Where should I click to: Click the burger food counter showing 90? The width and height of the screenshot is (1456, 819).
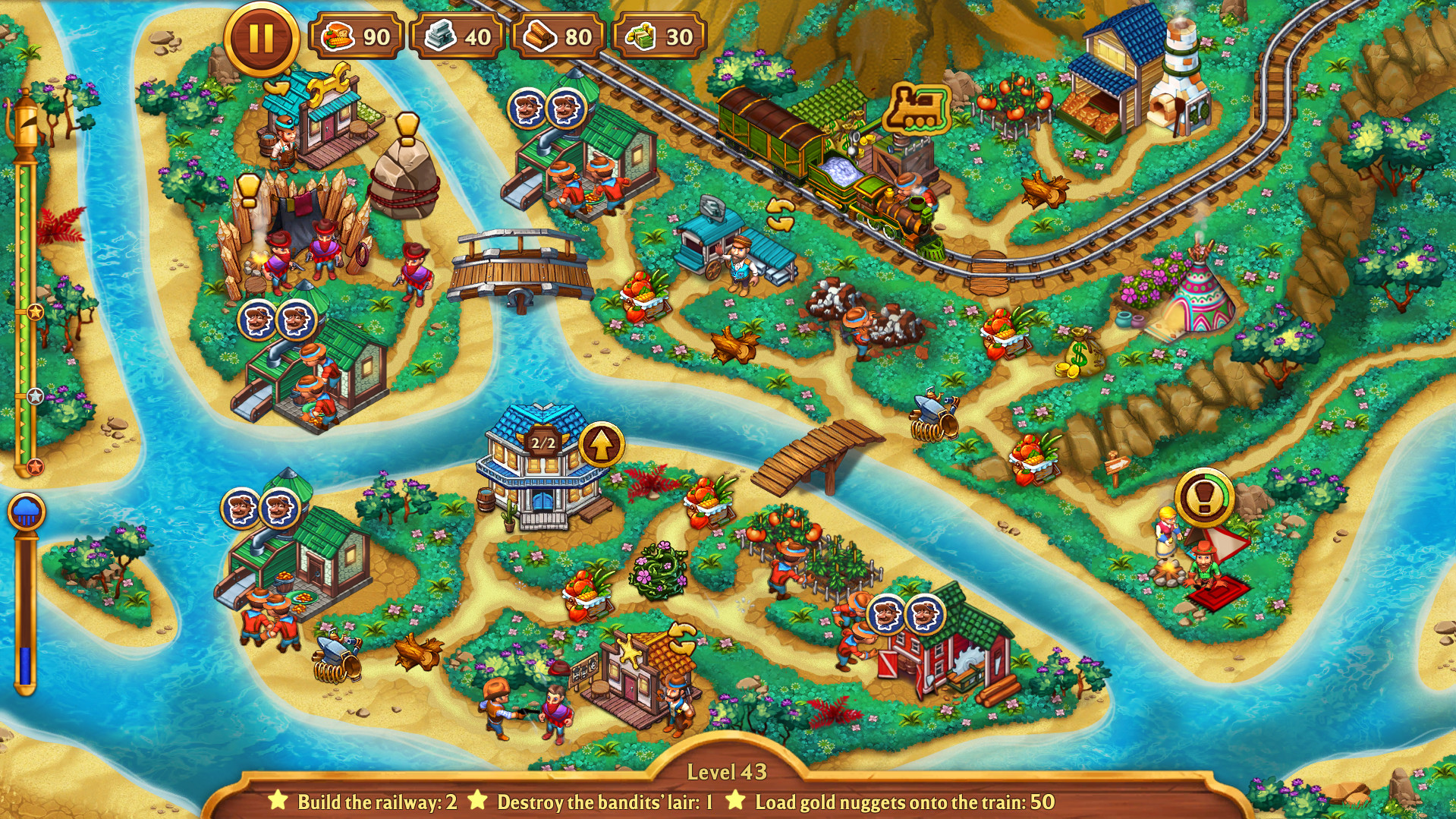click(357, 34)
